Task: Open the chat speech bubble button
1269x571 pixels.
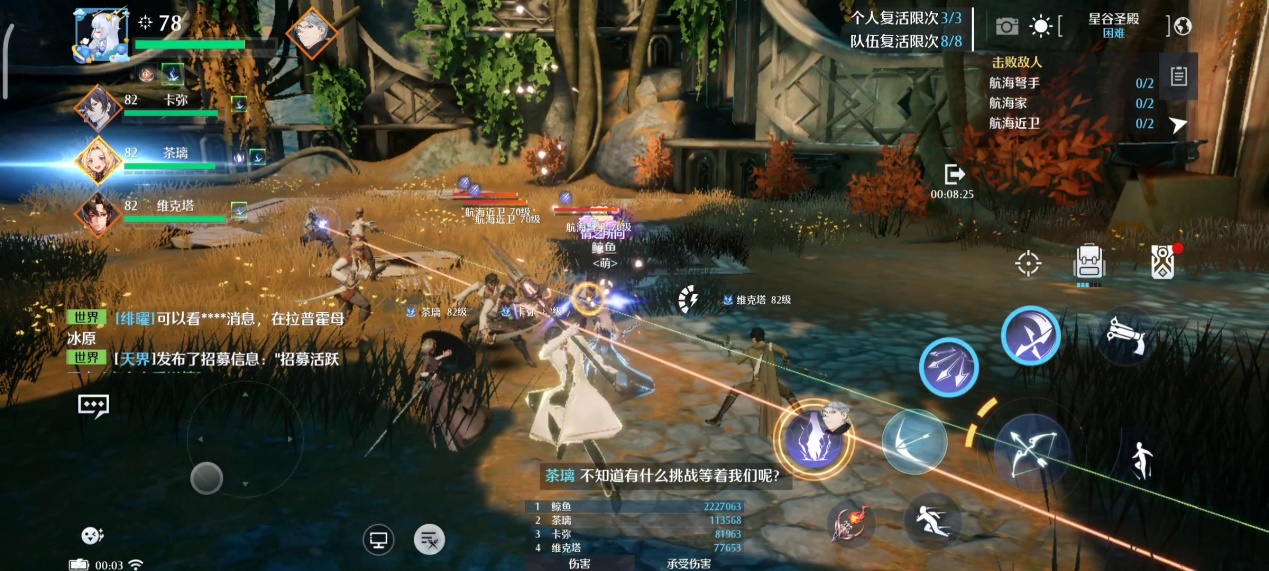Action: point(93,405)
